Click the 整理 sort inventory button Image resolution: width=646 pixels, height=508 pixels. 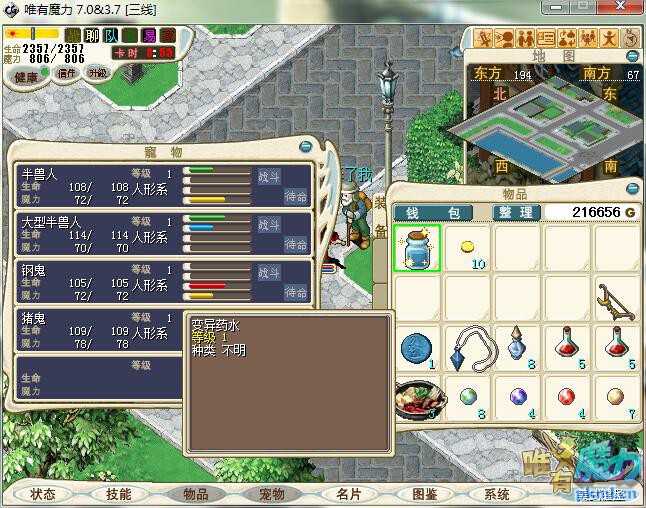(x=517, y=213)
